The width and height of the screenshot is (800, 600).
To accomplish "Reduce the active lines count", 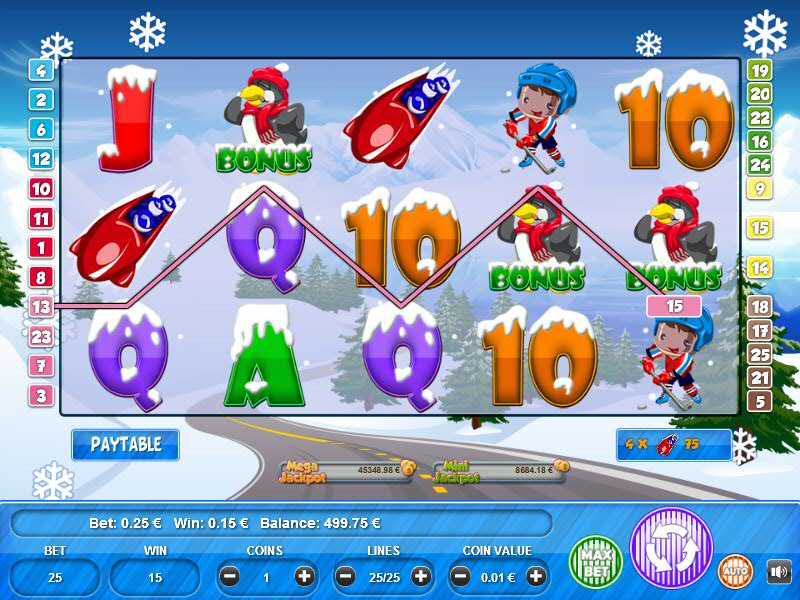I will [x=346, y=576].
